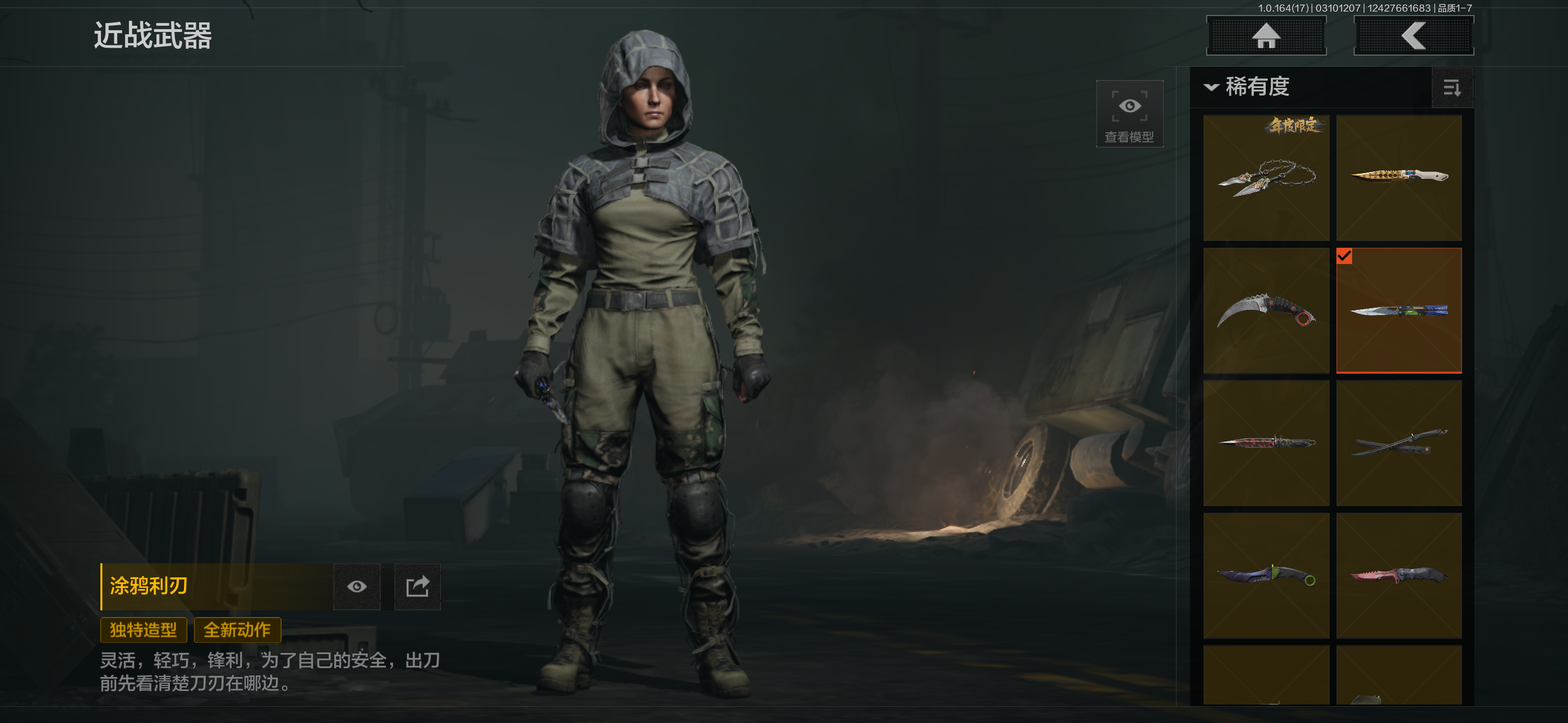Screen dimensions: 1568x723
Task: Click the 查看模型 view model button
Action: click(1129, 114)
